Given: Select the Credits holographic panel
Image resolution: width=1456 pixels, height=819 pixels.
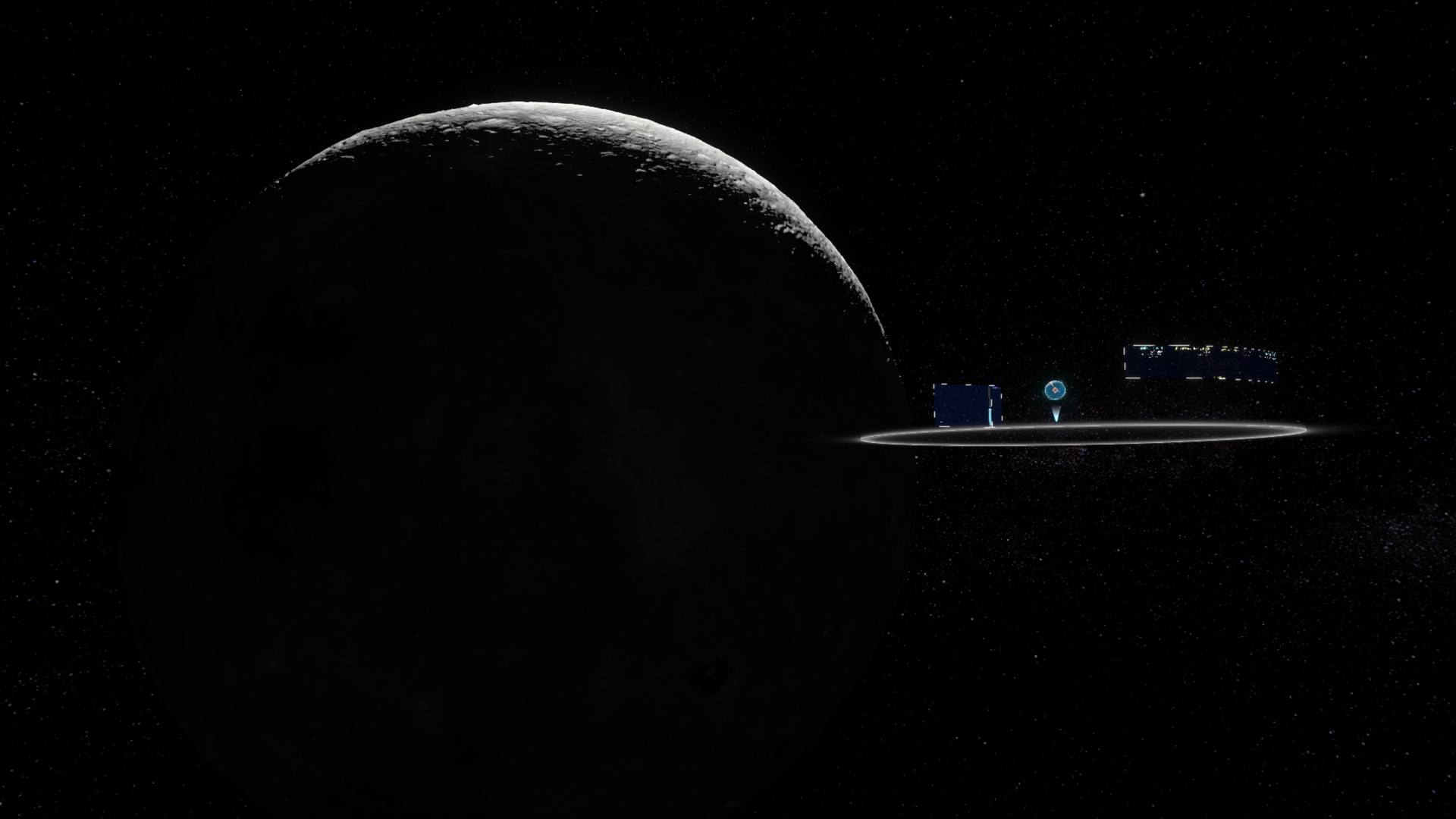Looking at the screenshot, I should coord(1200,362).
